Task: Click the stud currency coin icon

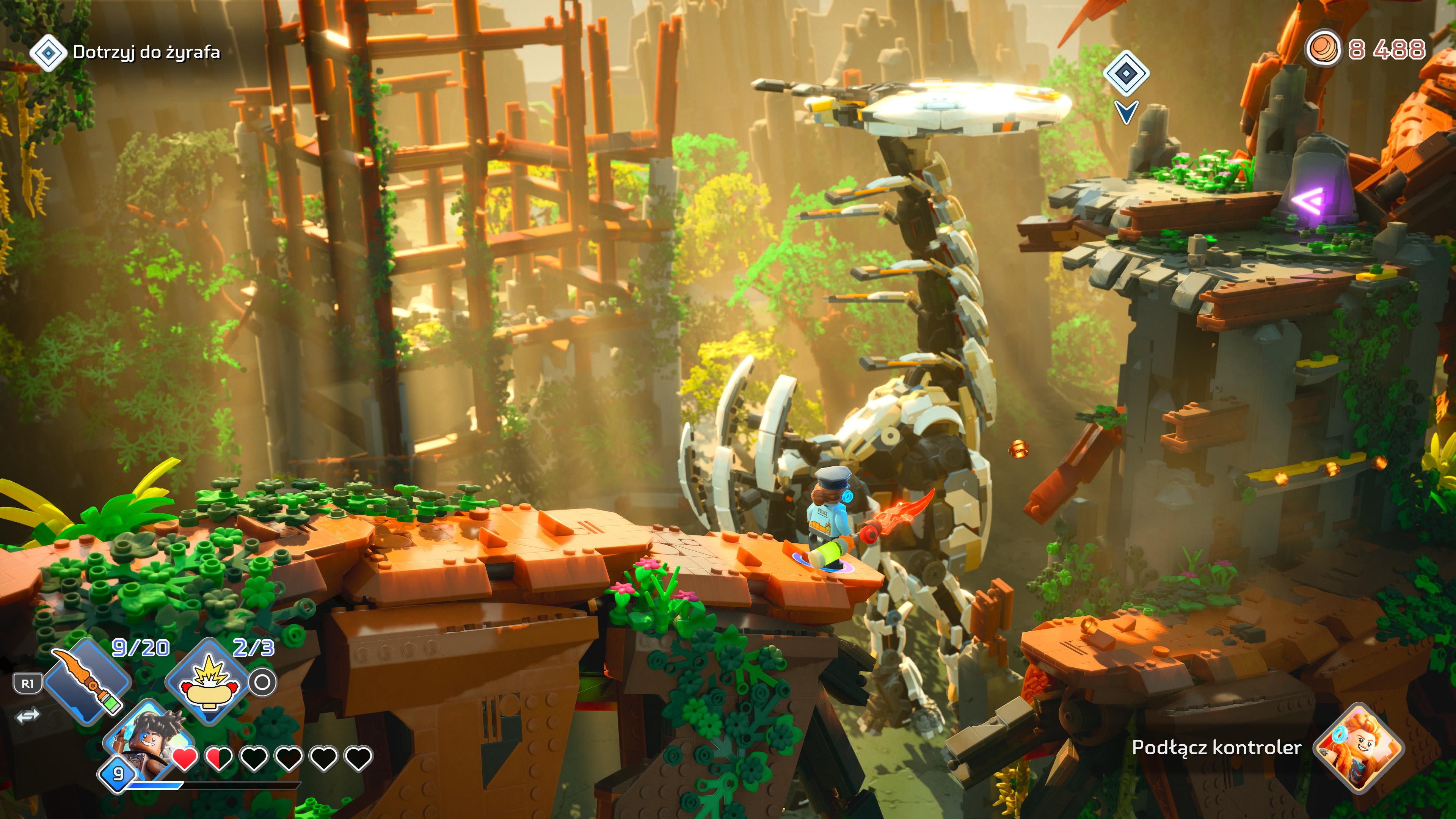Action: pyautogui.click(x=1323, y=49)
